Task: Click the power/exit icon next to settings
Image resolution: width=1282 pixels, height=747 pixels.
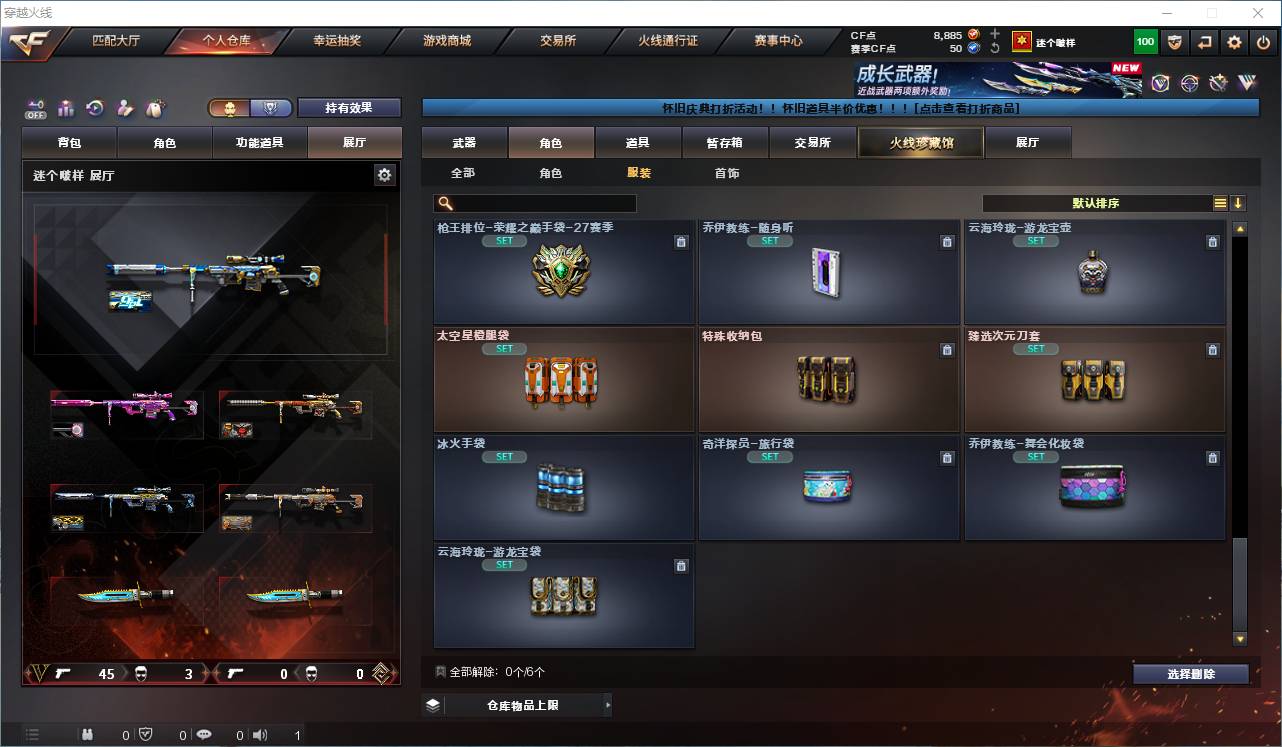Action: [x=1261, y=42]
